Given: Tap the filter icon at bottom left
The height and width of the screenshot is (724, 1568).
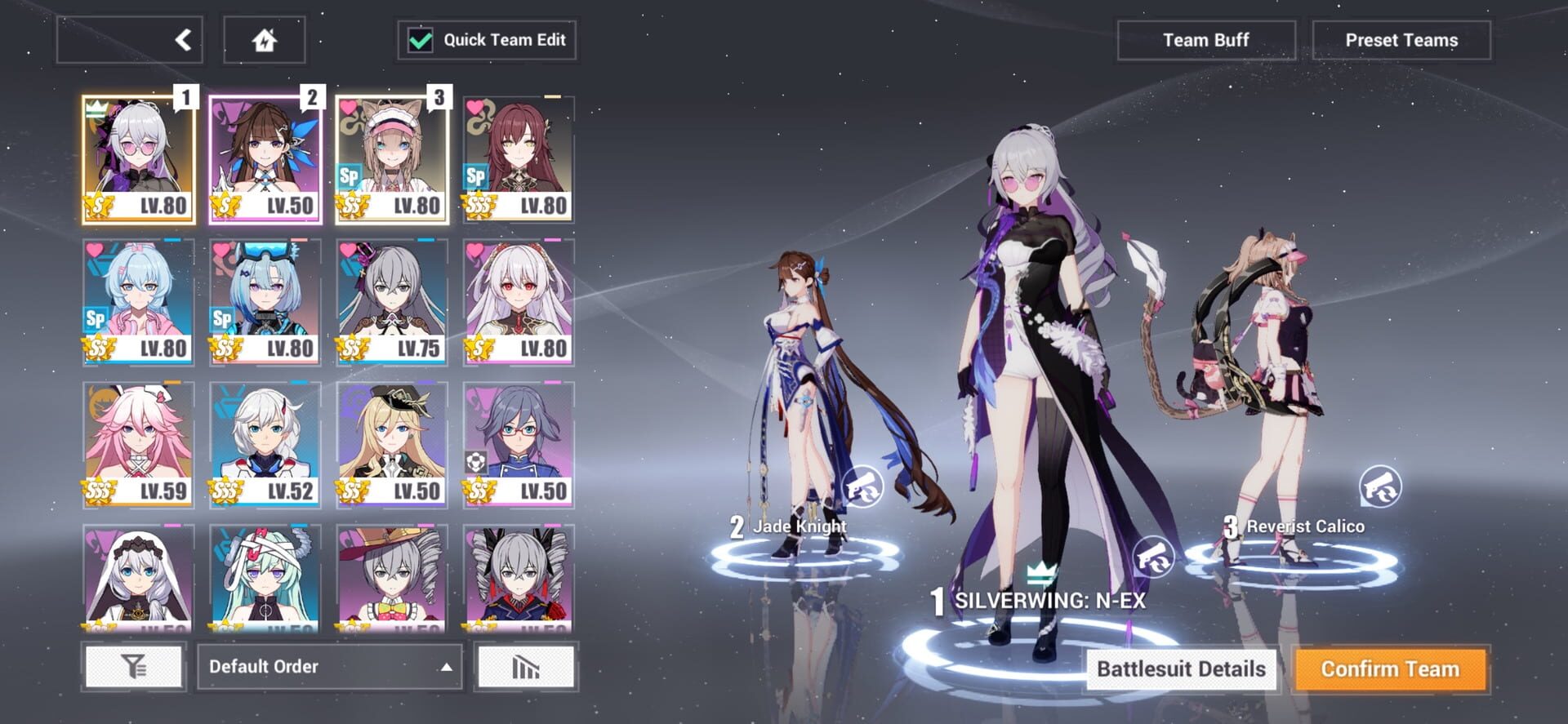Looking at the screenshot, I should (x=136, y=666).
